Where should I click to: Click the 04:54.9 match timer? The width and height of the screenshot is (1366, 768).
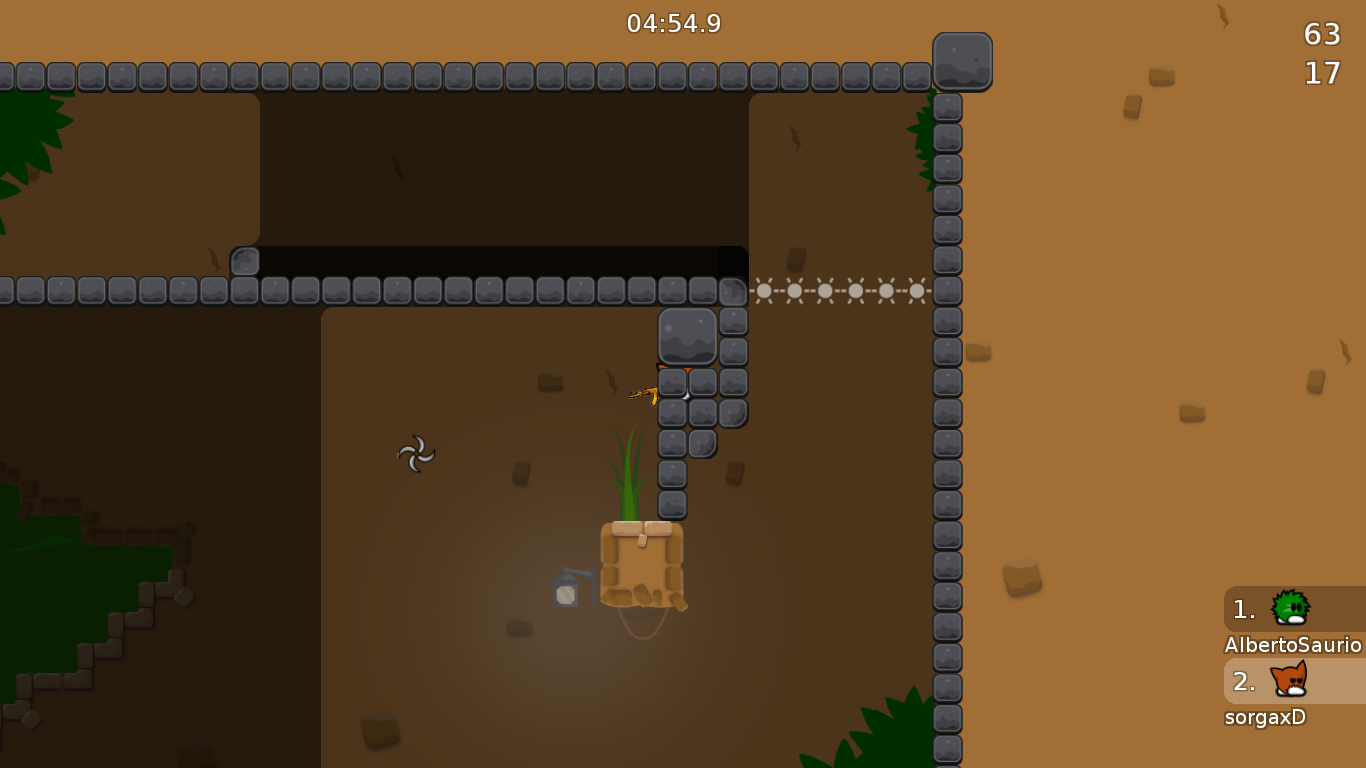(x=673, y=24)
